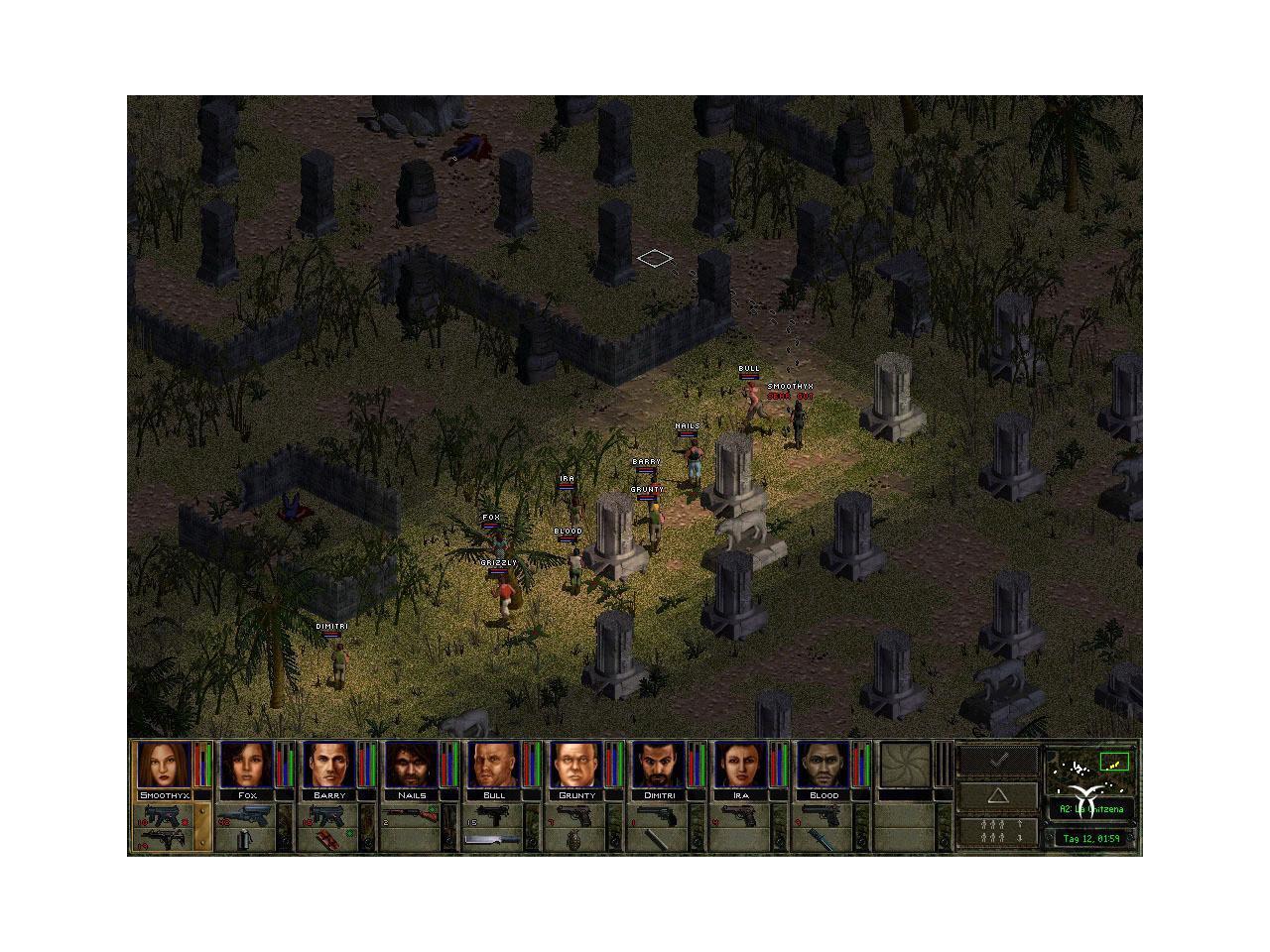Click Blood's throwing knife slot
The image size is (1270, 952).
pos(824,840)
